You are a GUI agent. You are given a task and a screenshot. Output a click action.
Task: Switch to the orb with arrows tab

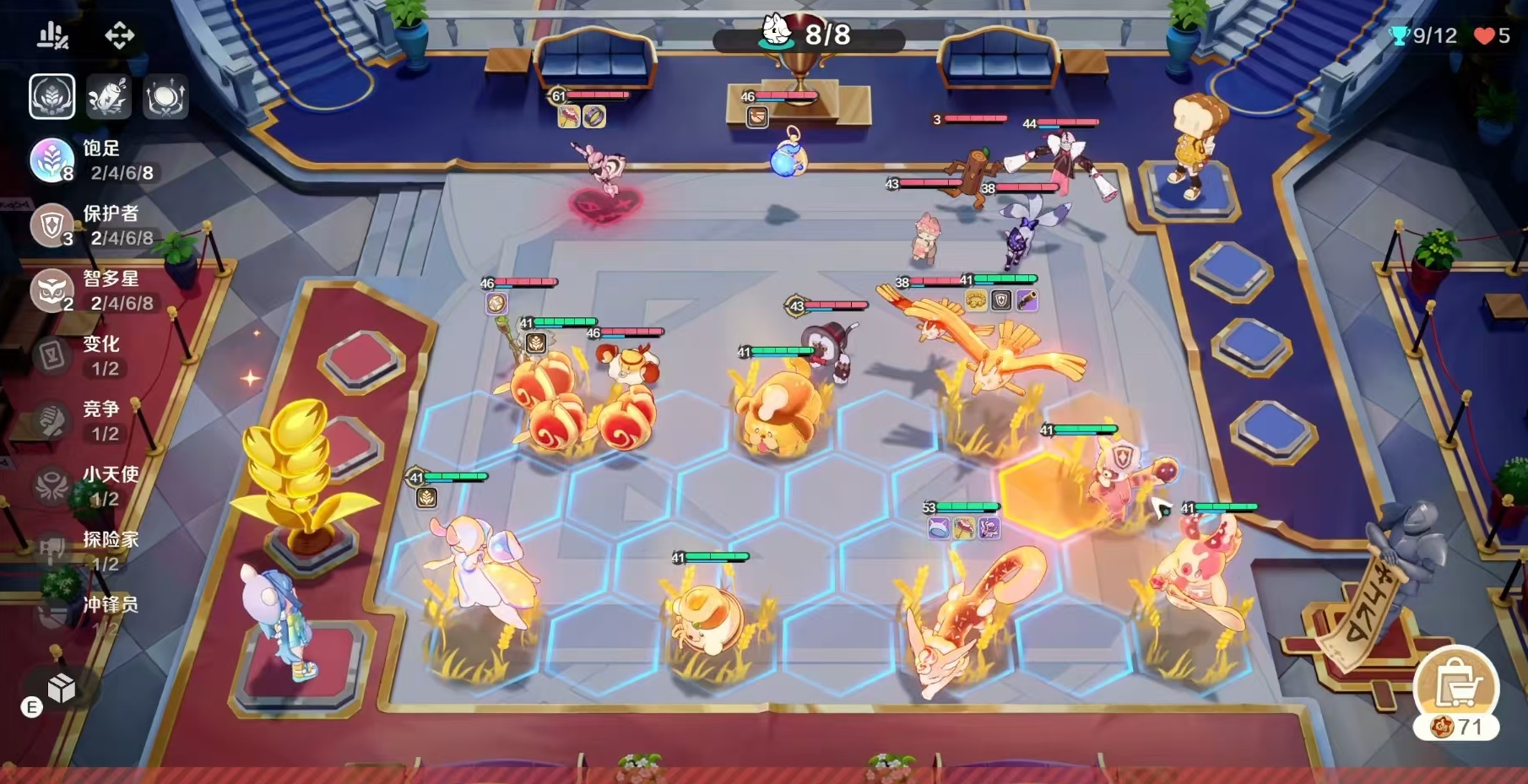(165, 97)
